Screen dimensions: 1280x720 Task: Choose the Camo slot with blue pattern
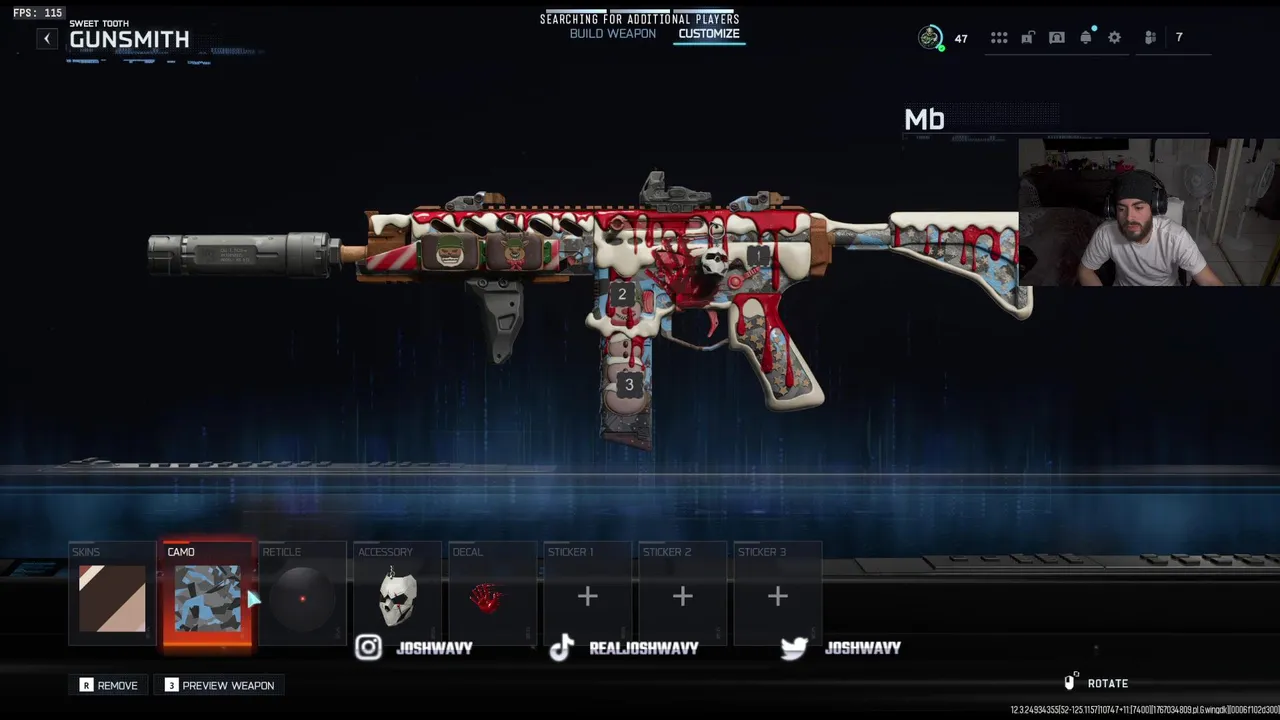(x=207, y=597)
